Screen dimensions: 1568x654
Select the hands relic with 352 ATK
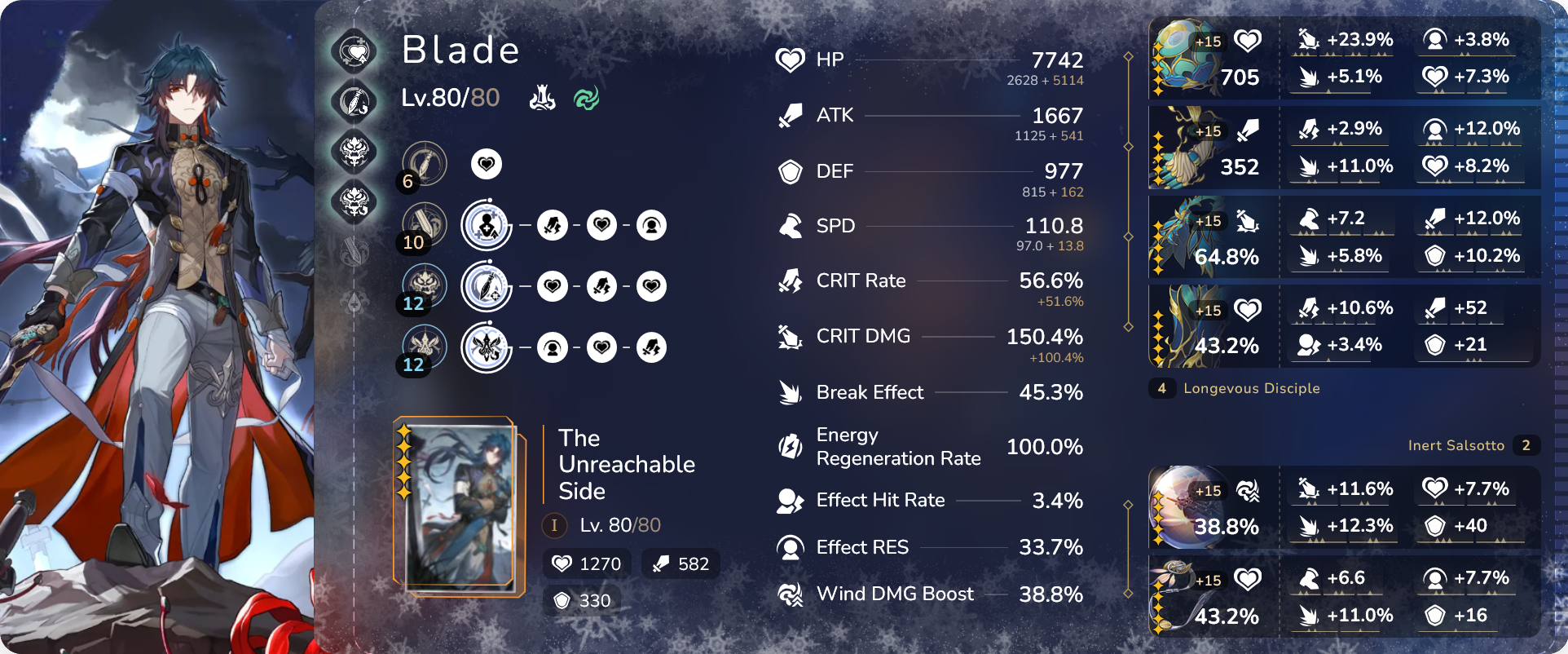point(1213,149)
